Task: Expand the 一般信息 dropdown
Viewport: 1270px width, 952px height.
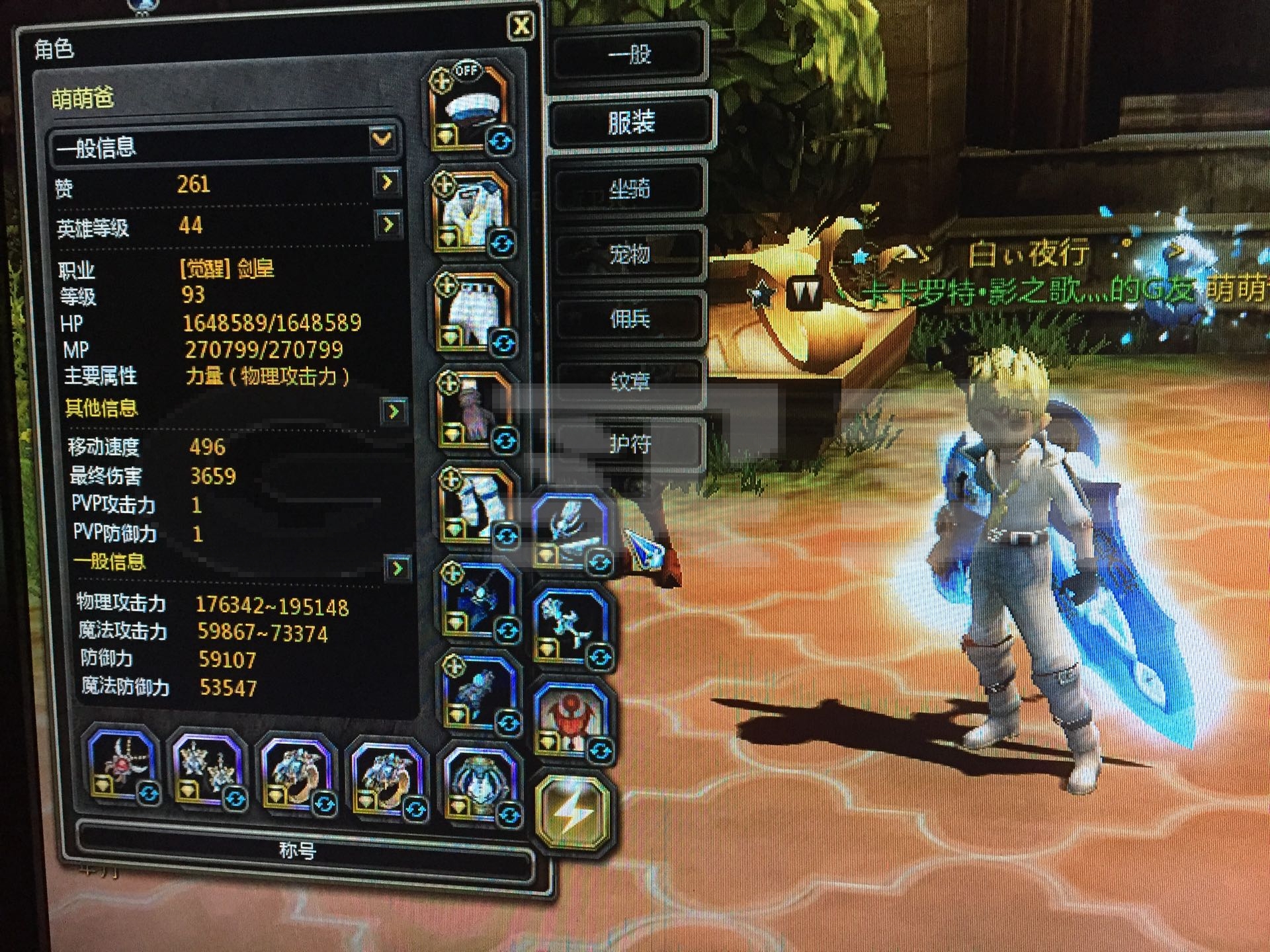Action: [x=382, y=139]
